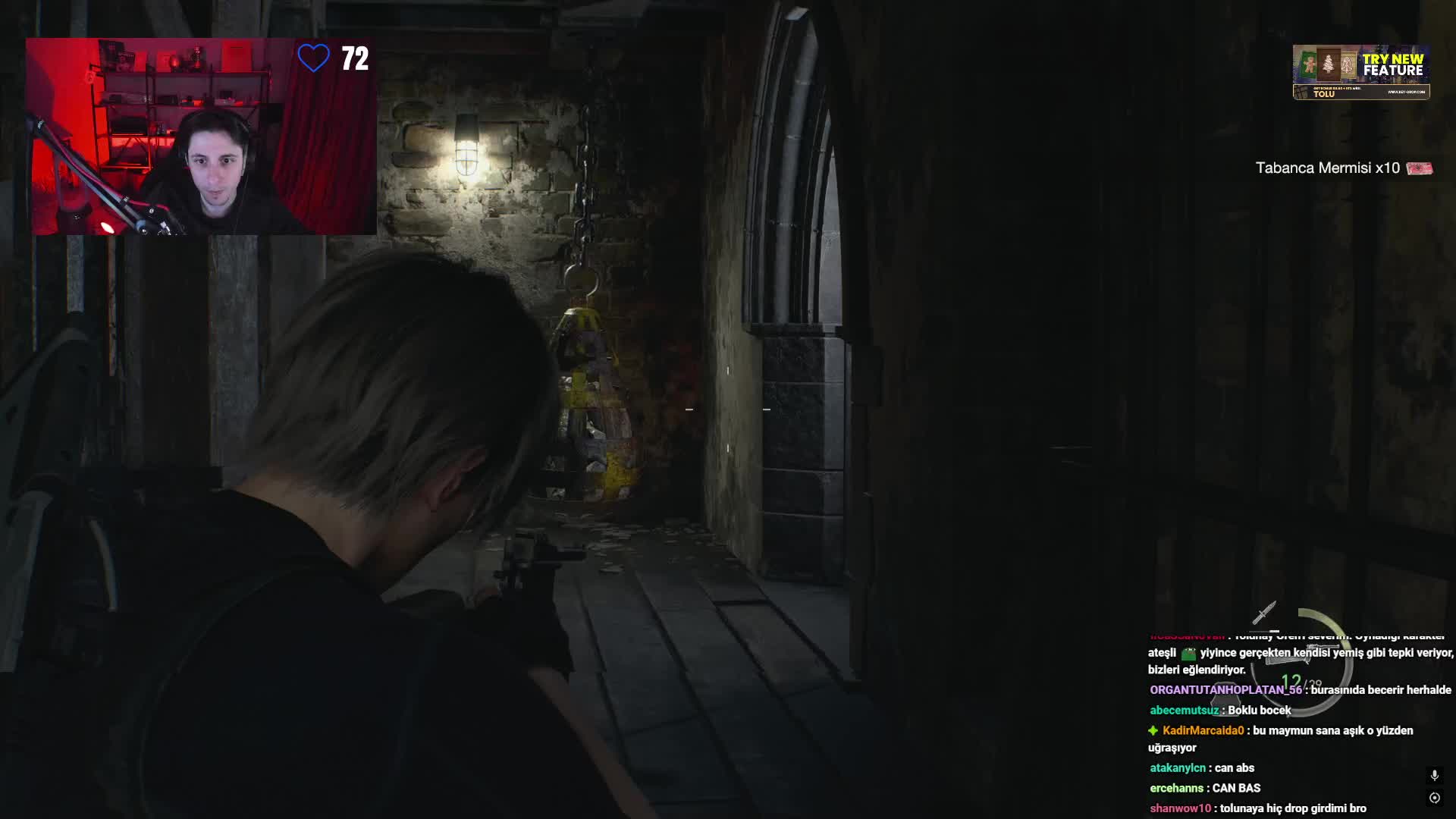The height and width of the screenshot is (819, 1456).
Task: Click the blue heart icon beside 72
Action: tap(313, 58)
